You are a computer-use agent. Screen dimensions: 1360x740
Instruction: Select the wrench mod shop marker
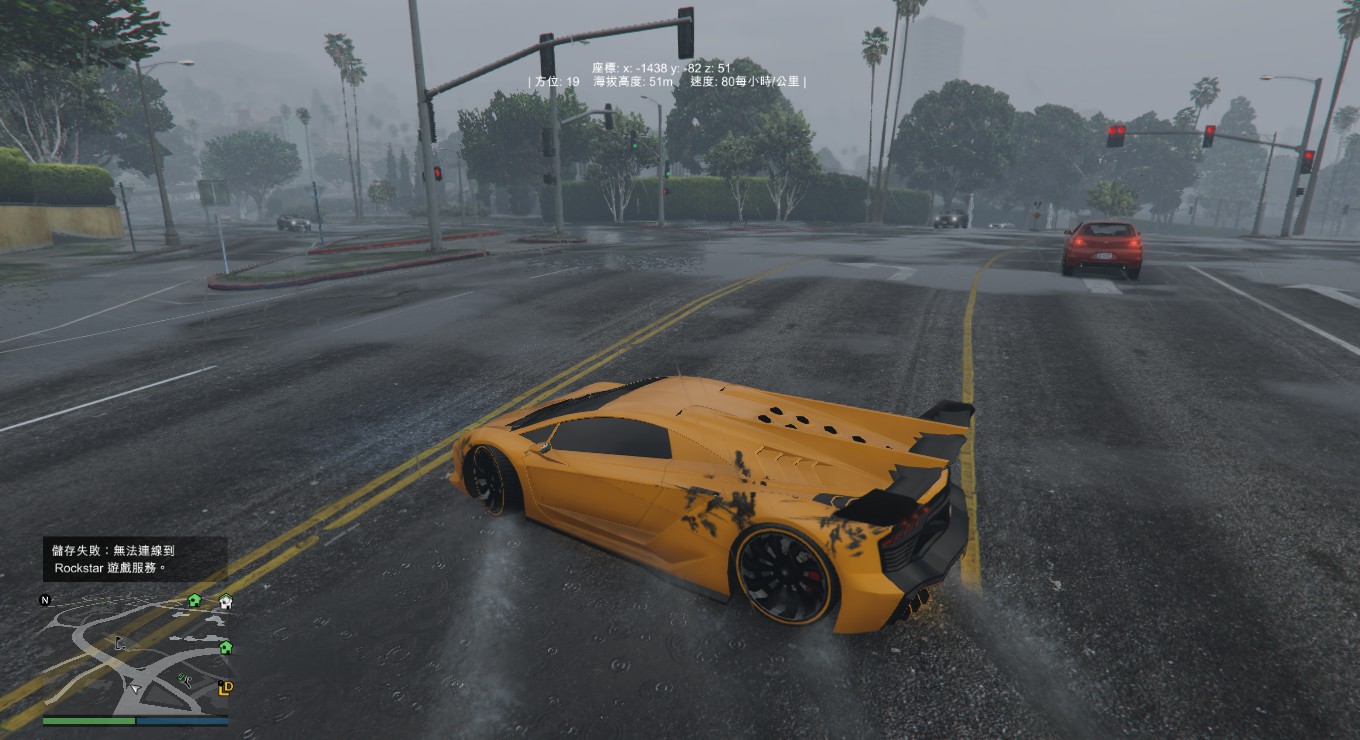(x=184, y=680)
